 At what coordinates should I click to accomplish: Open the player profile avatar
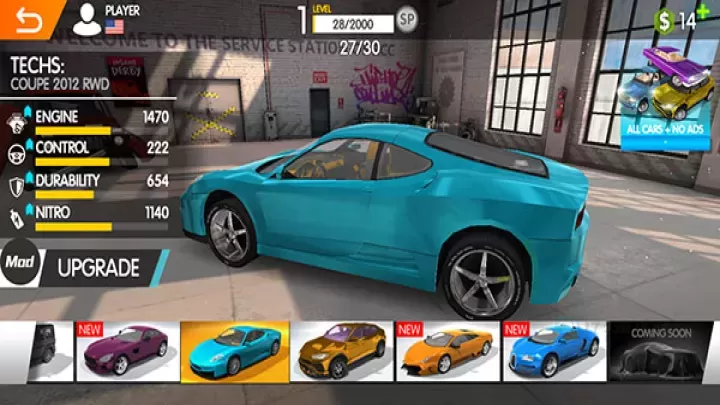tap(88, 18)
